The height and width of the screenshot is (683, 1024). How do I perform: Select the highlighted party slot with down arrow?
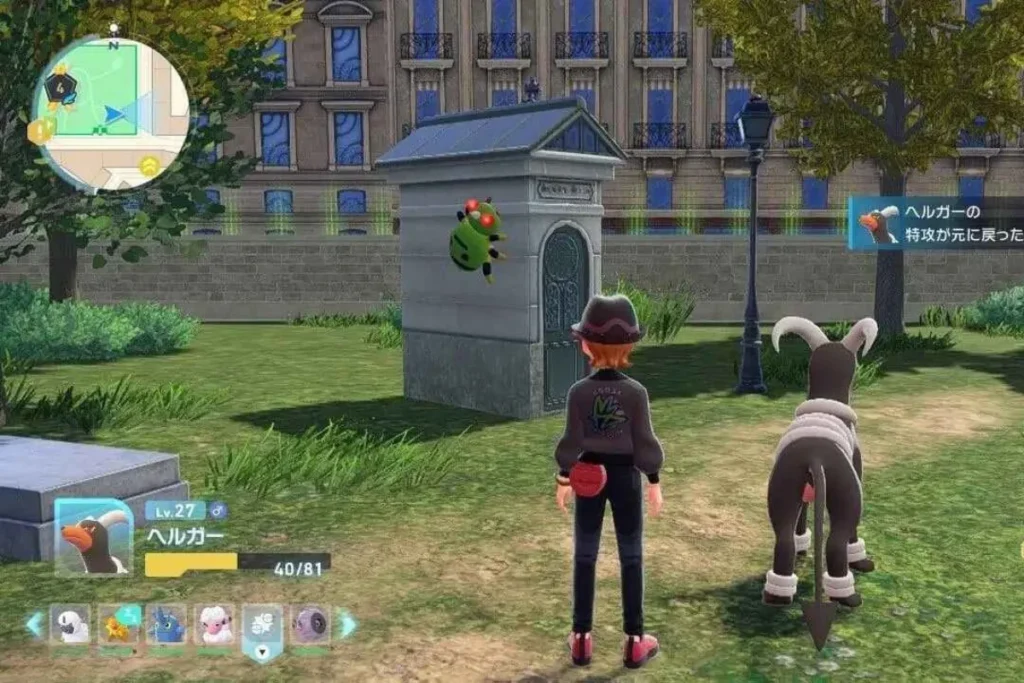pos(263,629)
